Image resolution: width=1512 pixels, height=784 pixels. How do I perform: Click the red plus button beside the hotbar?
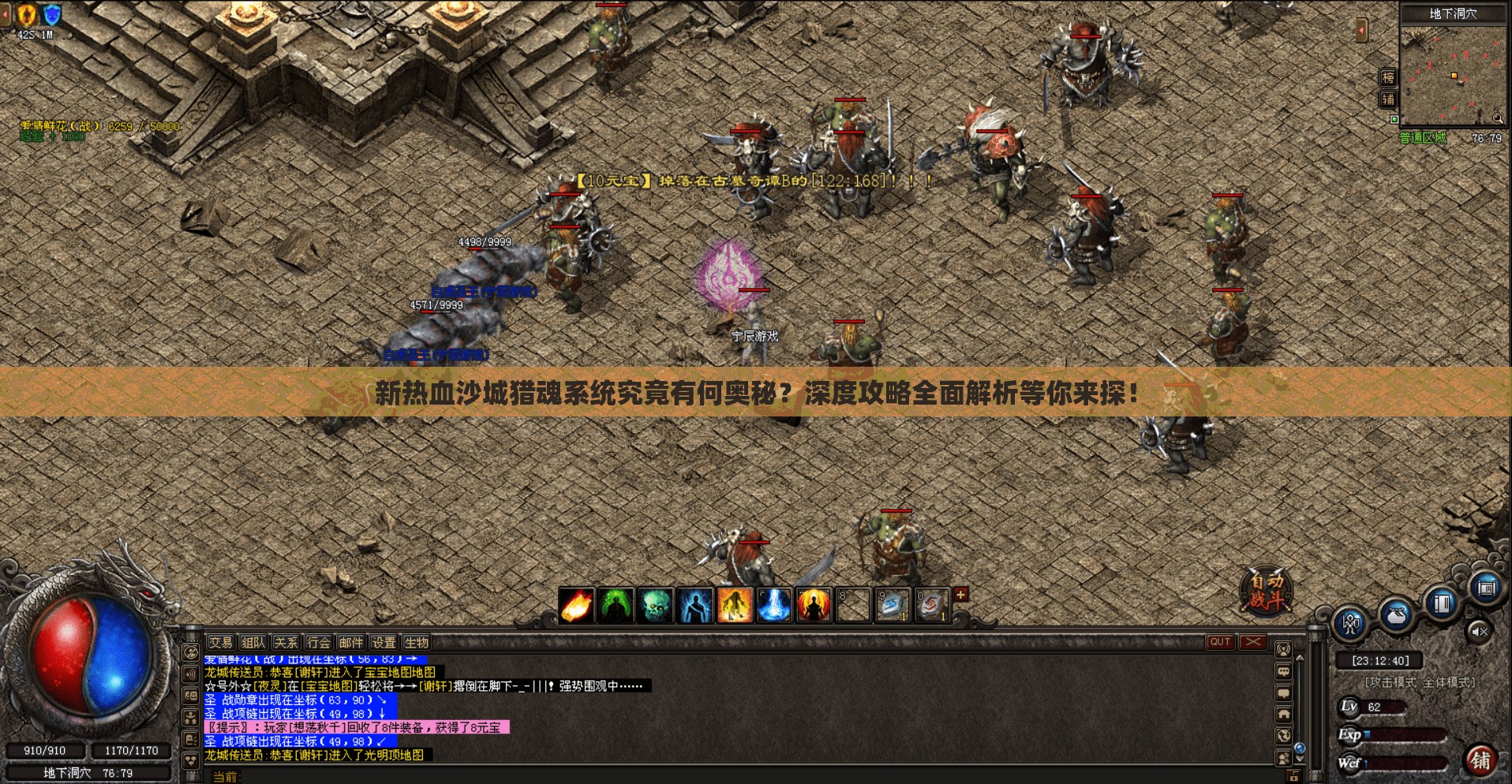960,595
